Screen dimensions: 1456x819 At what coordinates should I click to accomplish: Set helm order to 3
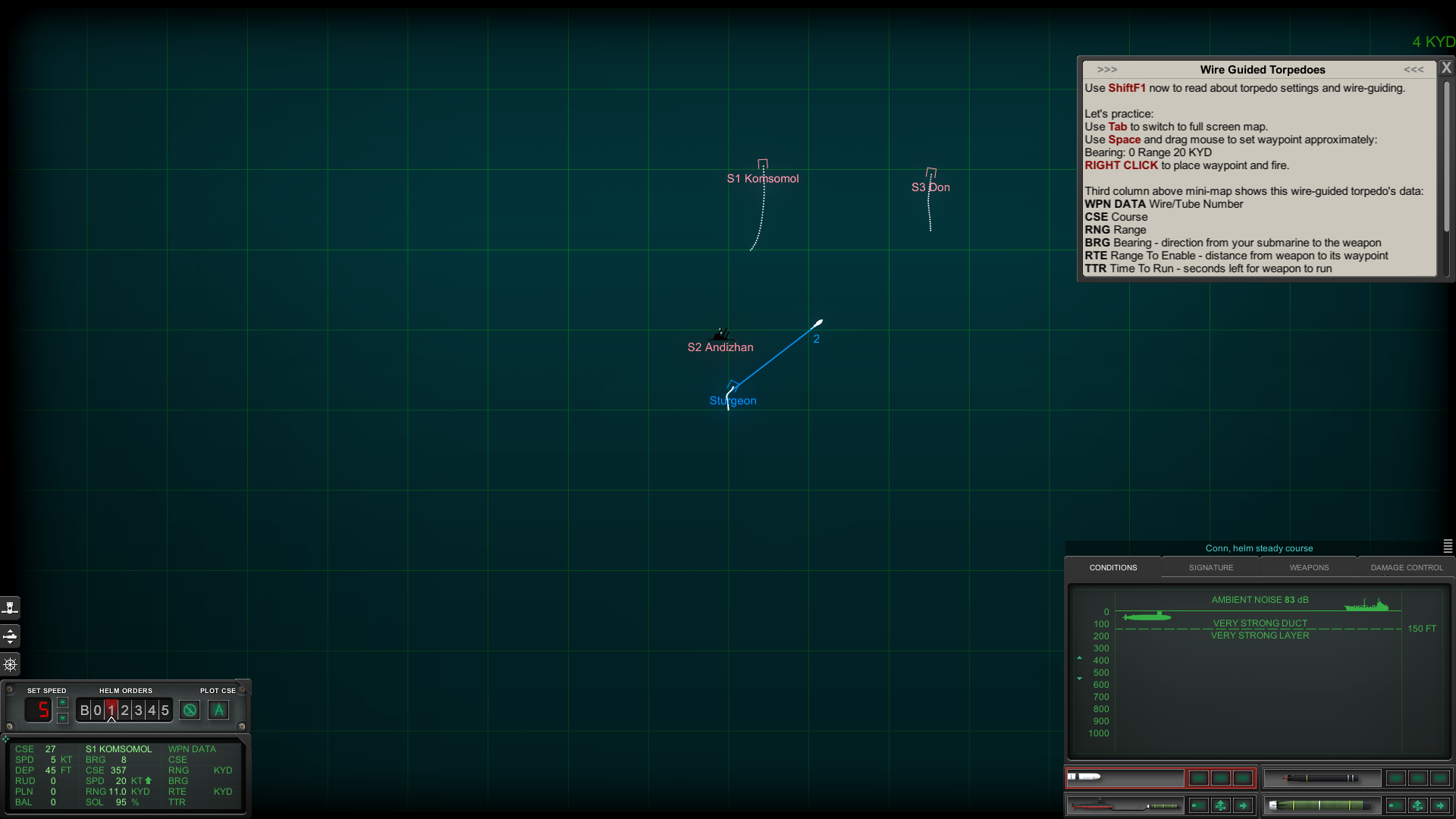tap(138, 711)
